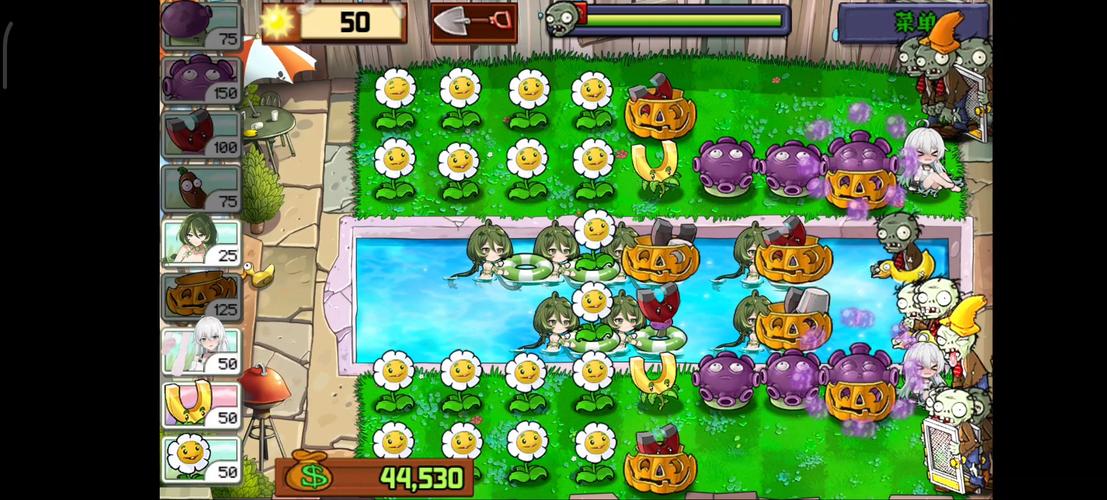The image size is (1107, 500).
Task: Select the top purple shroom seed packet costing 75
Action: (x=200, y=25)
